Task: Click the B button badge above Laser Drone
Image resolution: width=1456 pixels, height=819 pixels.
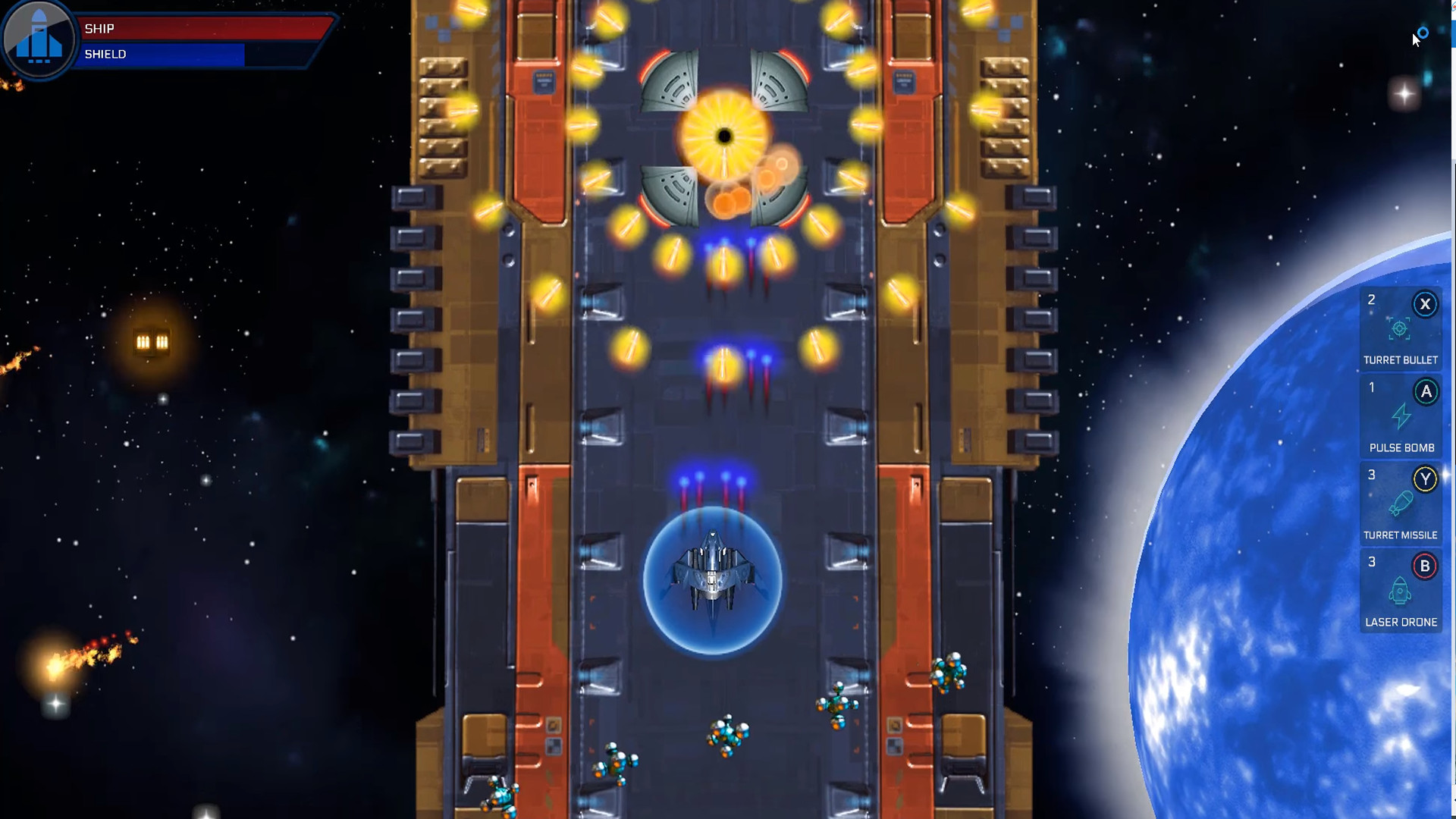Action: (1424, 565)
